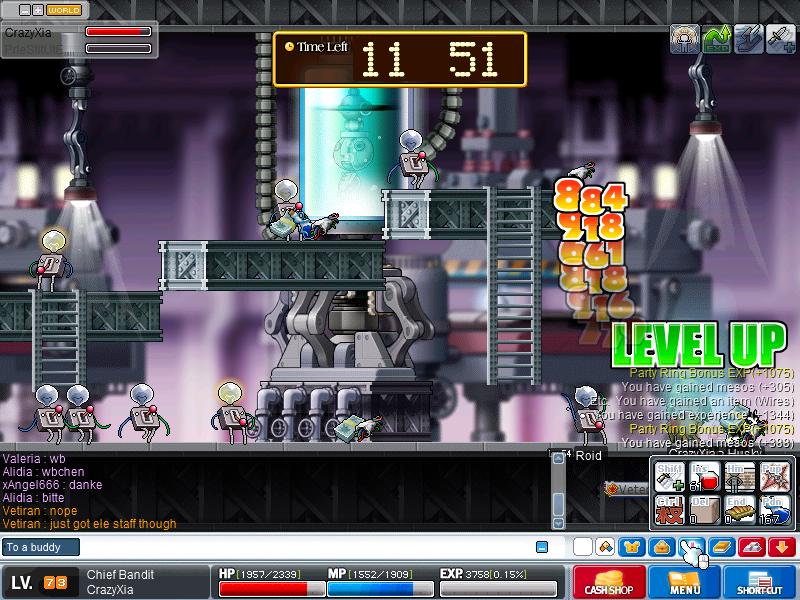This screenshot has height=600, width=800.
Task: Open the equipment shirt icon button
Action: click(631, 546)
